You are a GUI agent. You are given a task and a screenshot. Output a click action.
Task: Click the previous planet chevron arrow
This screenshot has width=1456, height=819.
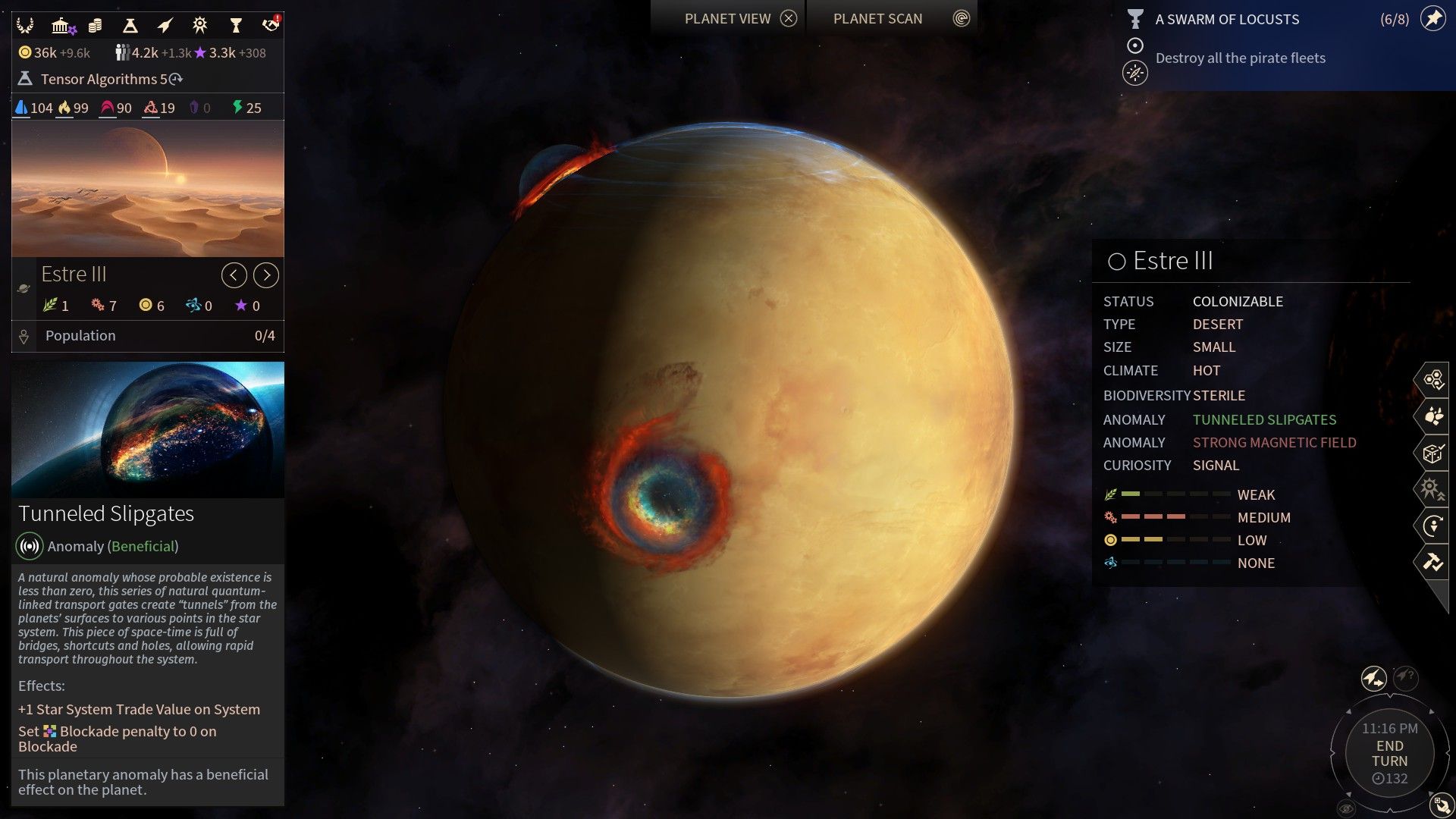(x=234, y=275)
